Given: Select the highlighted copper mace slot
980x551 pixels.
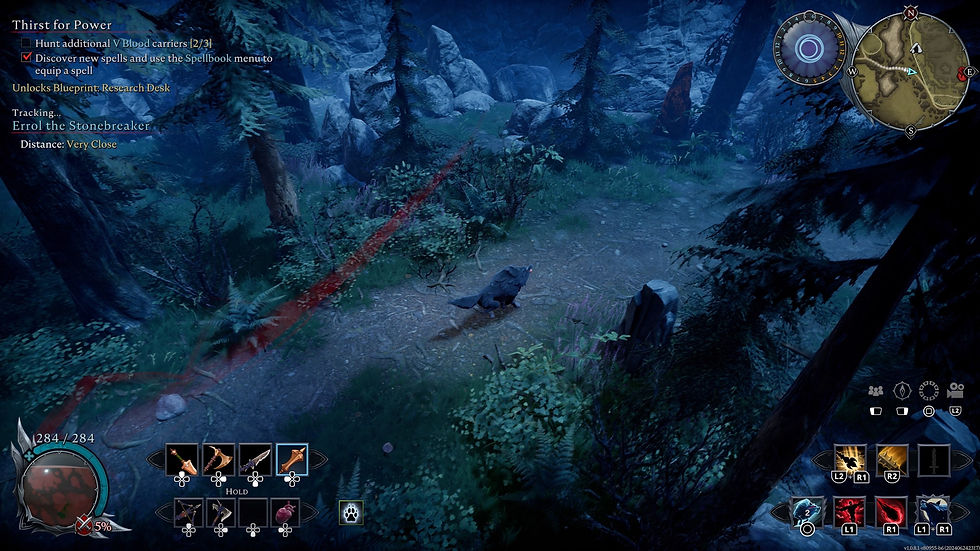Looking at the screenshot, I should (292, 459).
